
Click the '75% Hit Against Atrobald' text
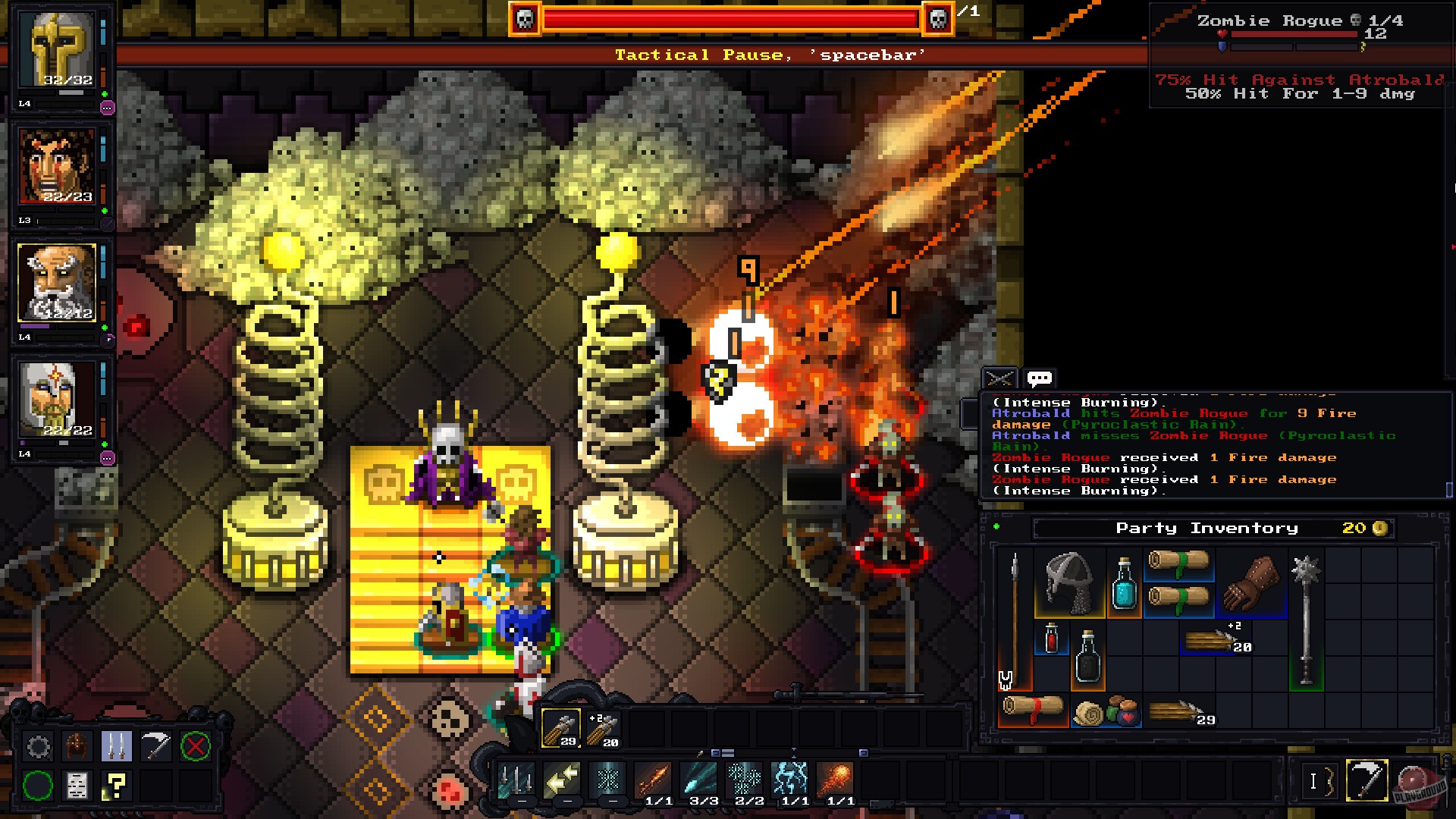(1298, 80)
